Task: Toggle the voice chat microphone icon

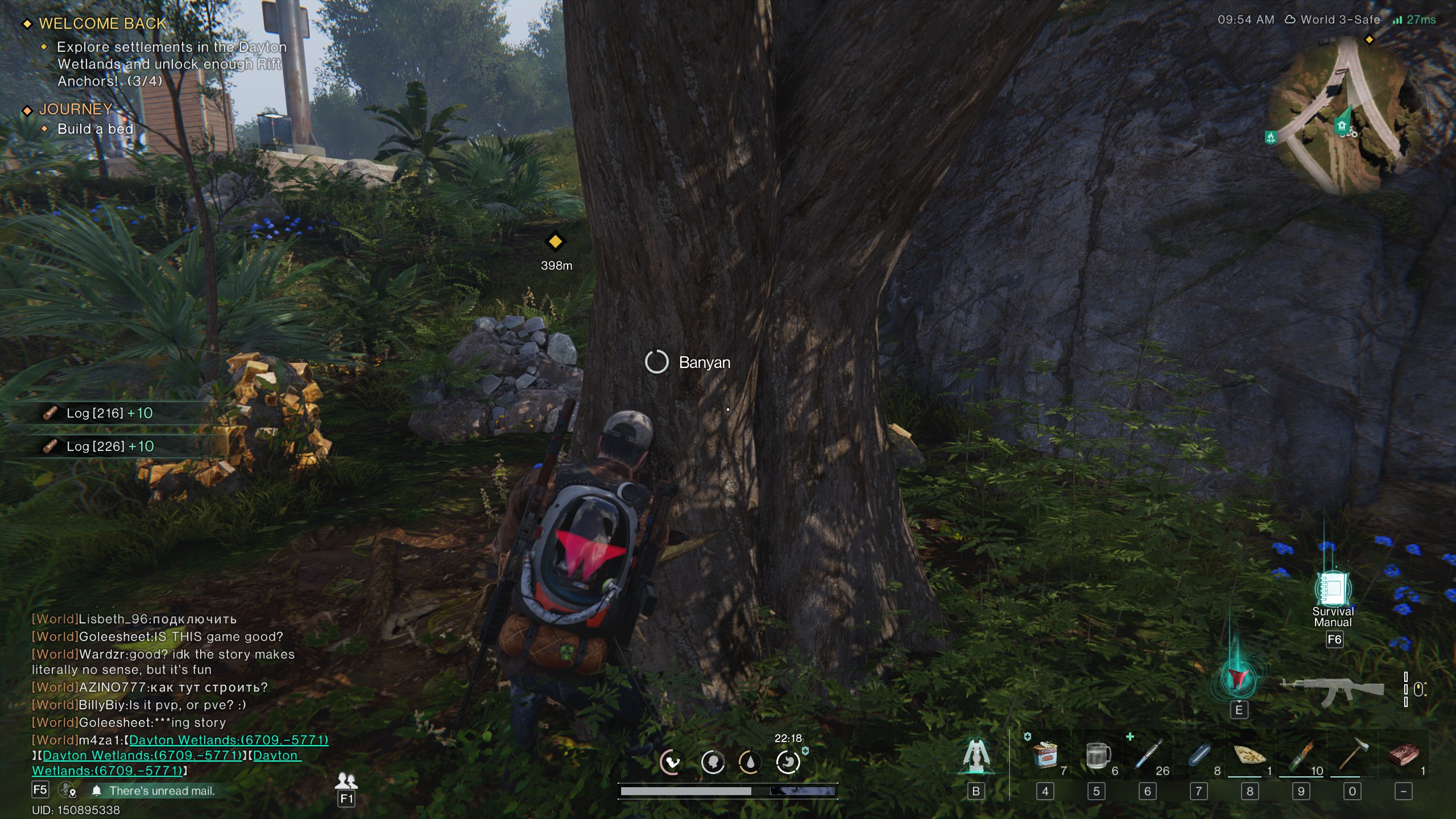Action: coord(67,790)
